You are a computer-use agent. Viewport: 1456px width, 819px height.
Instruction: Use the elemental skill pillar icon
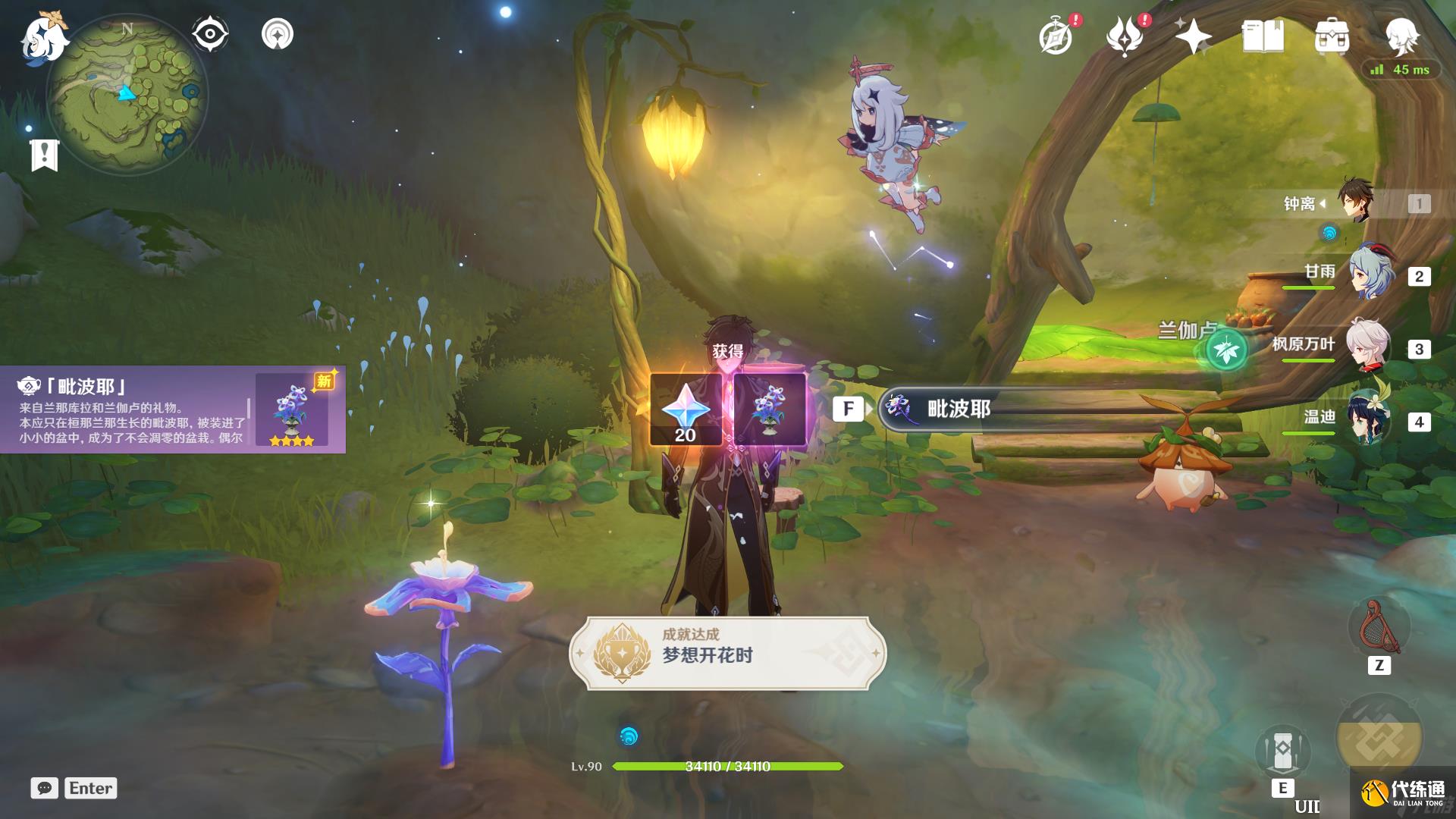click(1282, 751)
